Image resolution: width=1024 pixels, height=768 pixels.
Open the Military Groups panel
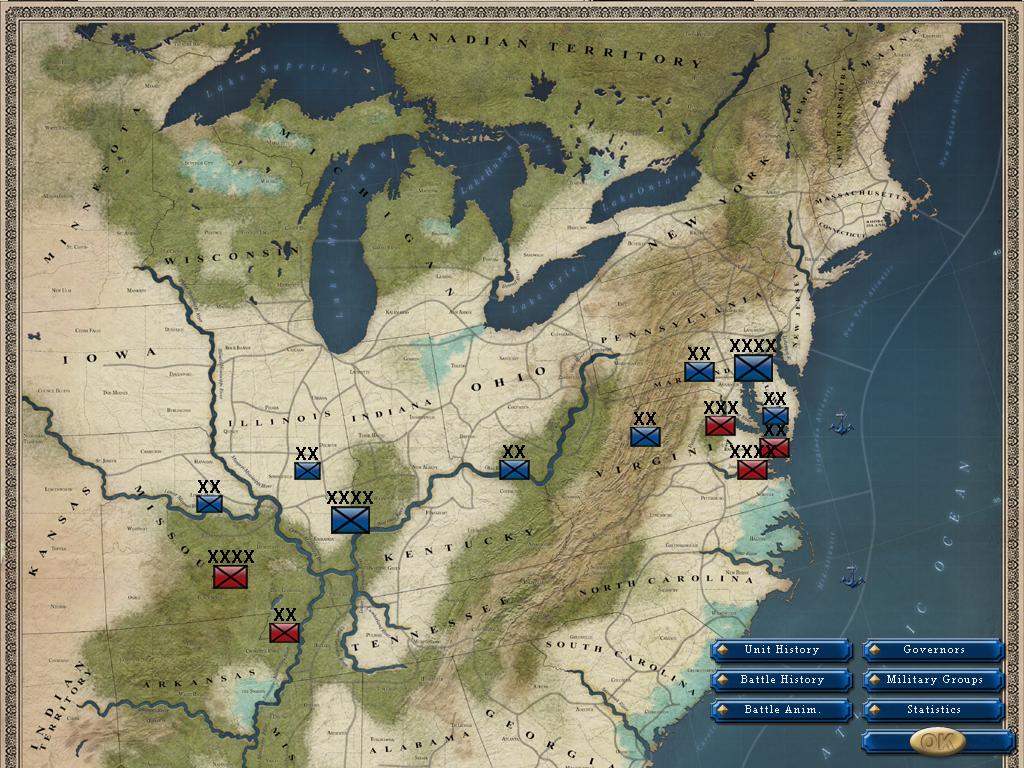tap(933, 680)
